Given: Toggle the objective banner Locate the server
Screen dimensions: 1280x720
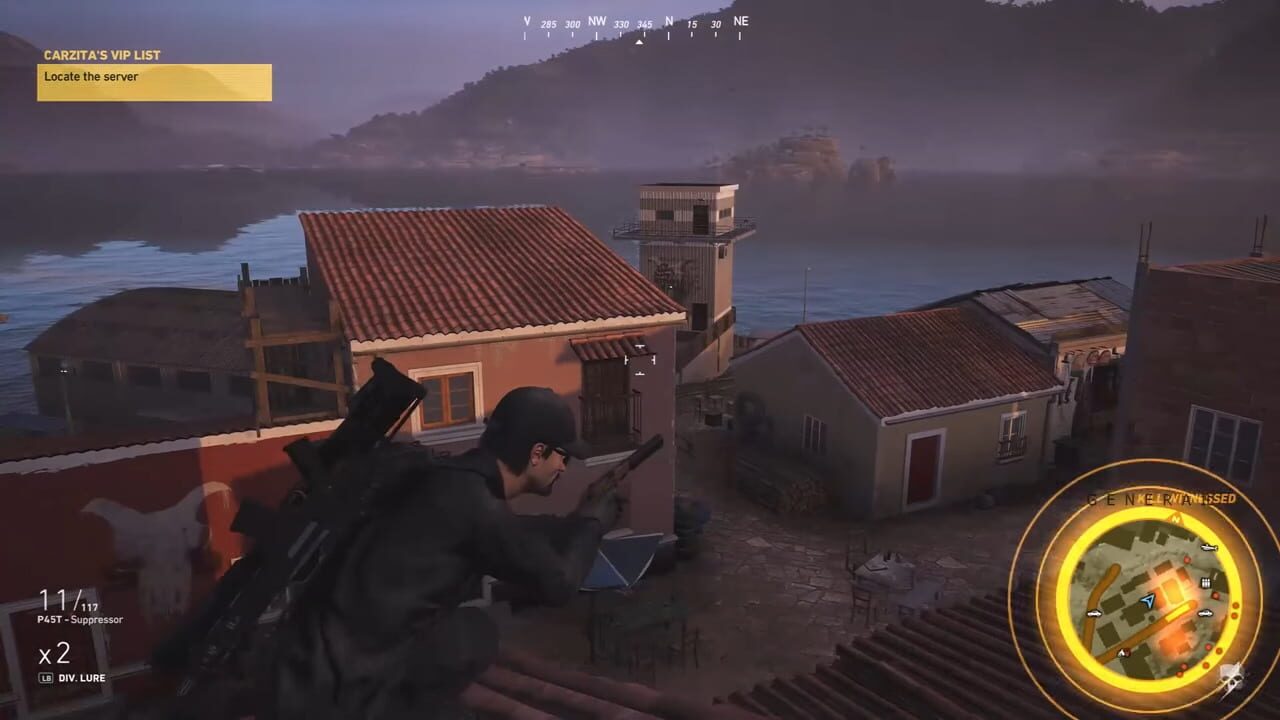Looking at the screenshot, I should point(154,77).
